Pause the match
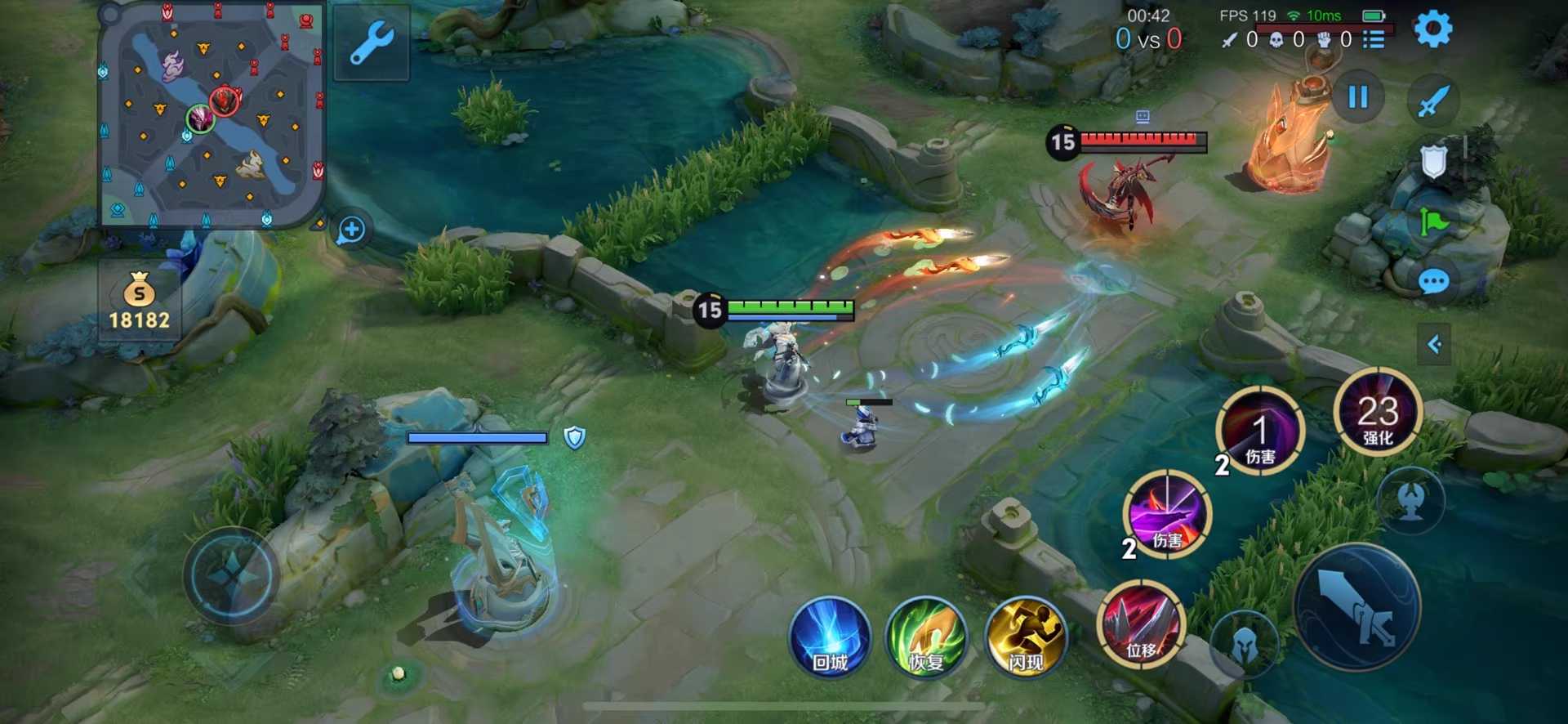The image size is (1568, 724). pos(1357,97)
